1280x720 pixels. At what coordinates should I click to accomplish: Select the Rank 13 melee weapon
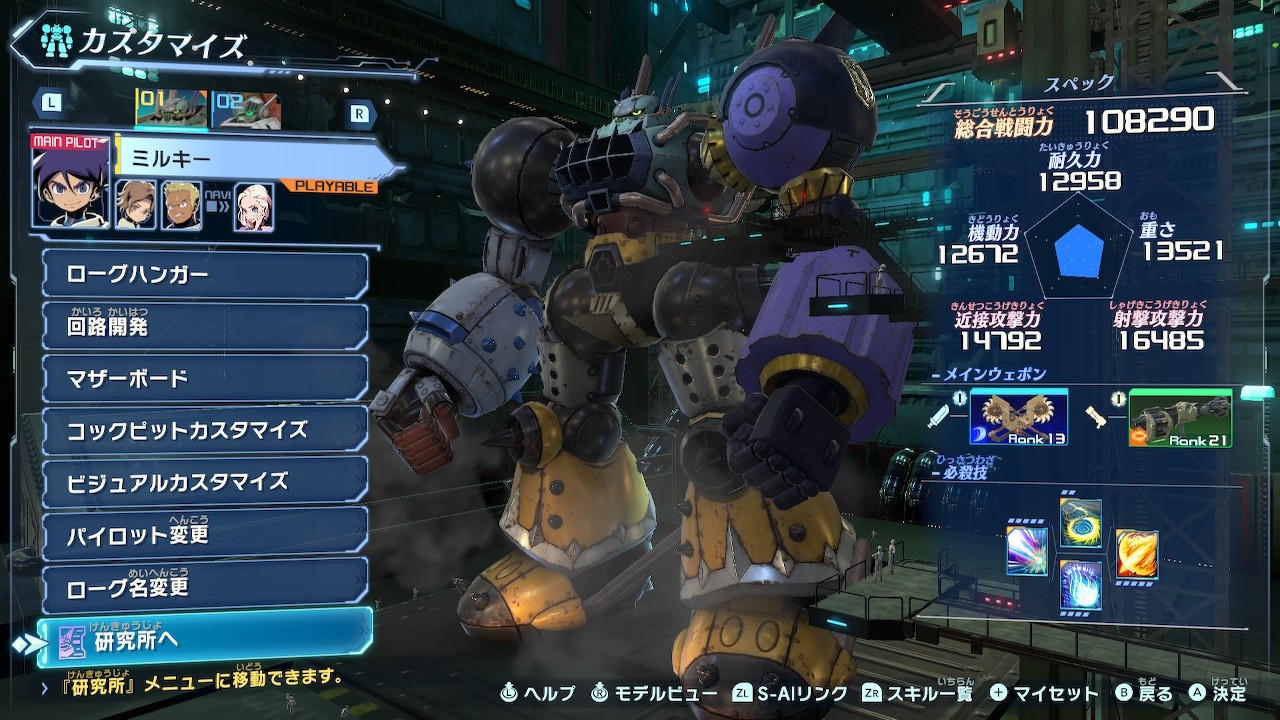click(x=1018, y=418)
